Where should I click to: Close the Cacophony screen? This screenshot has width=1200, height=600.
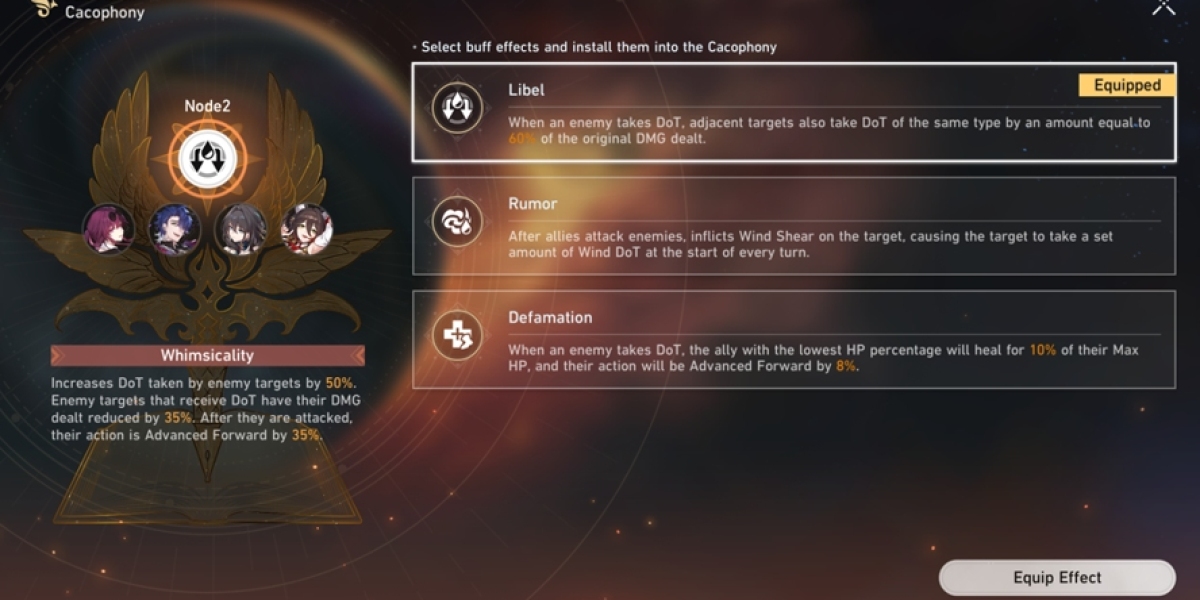1164,7
